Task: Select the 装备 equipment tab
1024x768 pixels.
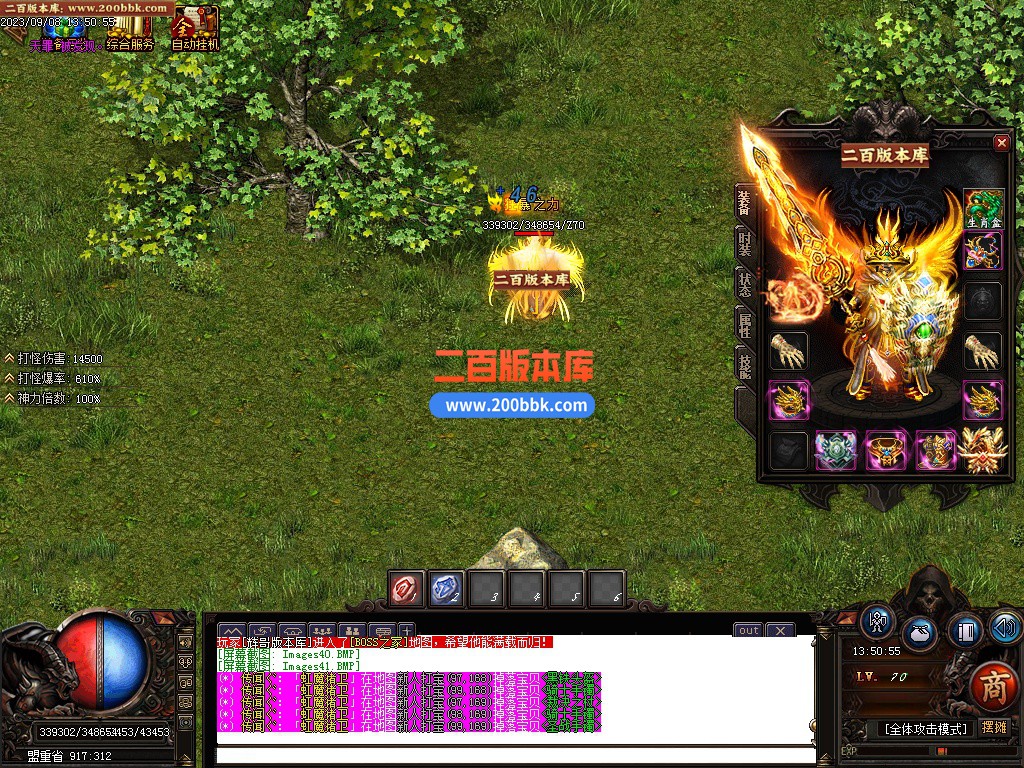Action: pyautogui.click(x=745, y=202)
